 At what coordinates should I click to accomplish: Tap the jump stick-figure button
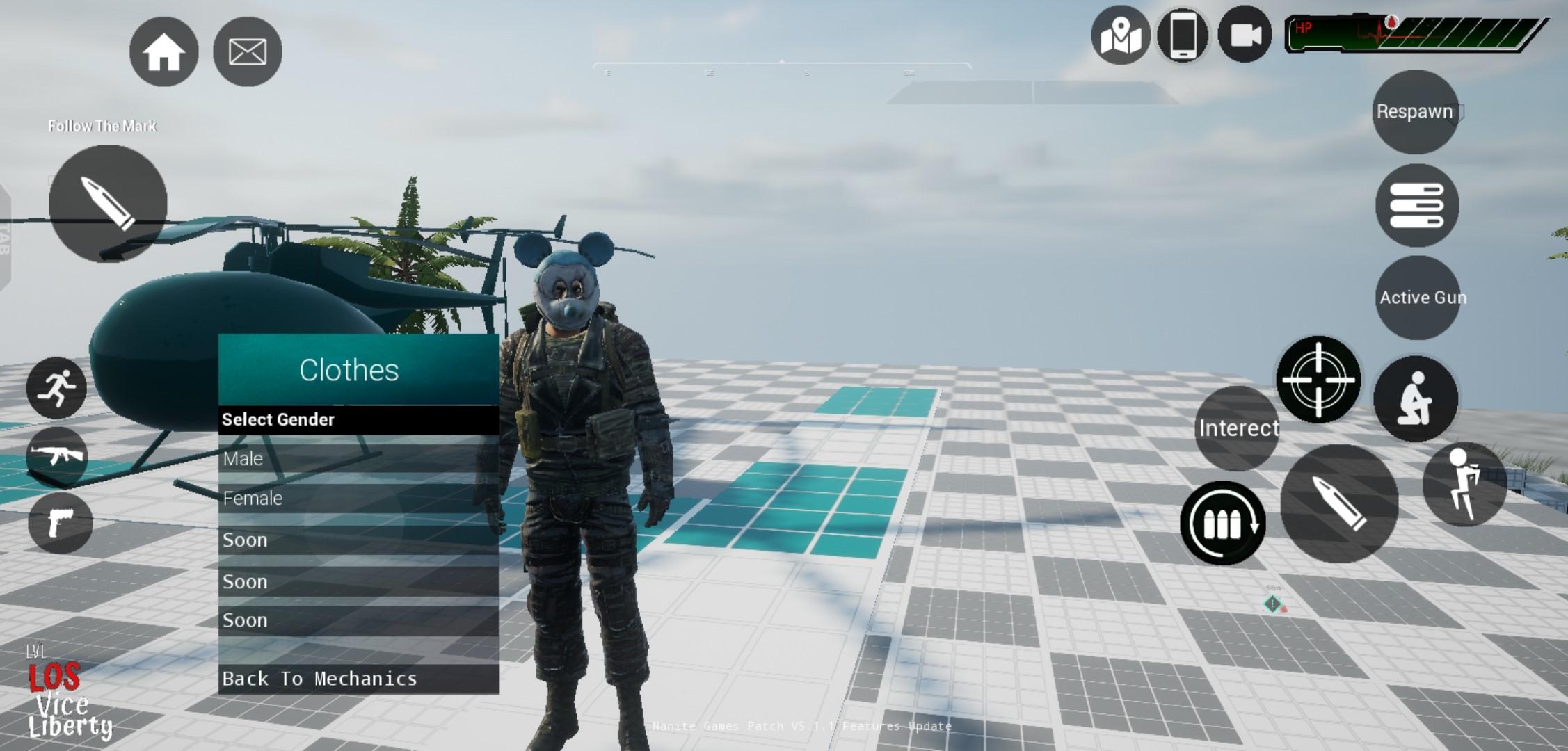tap(1464, 484)
